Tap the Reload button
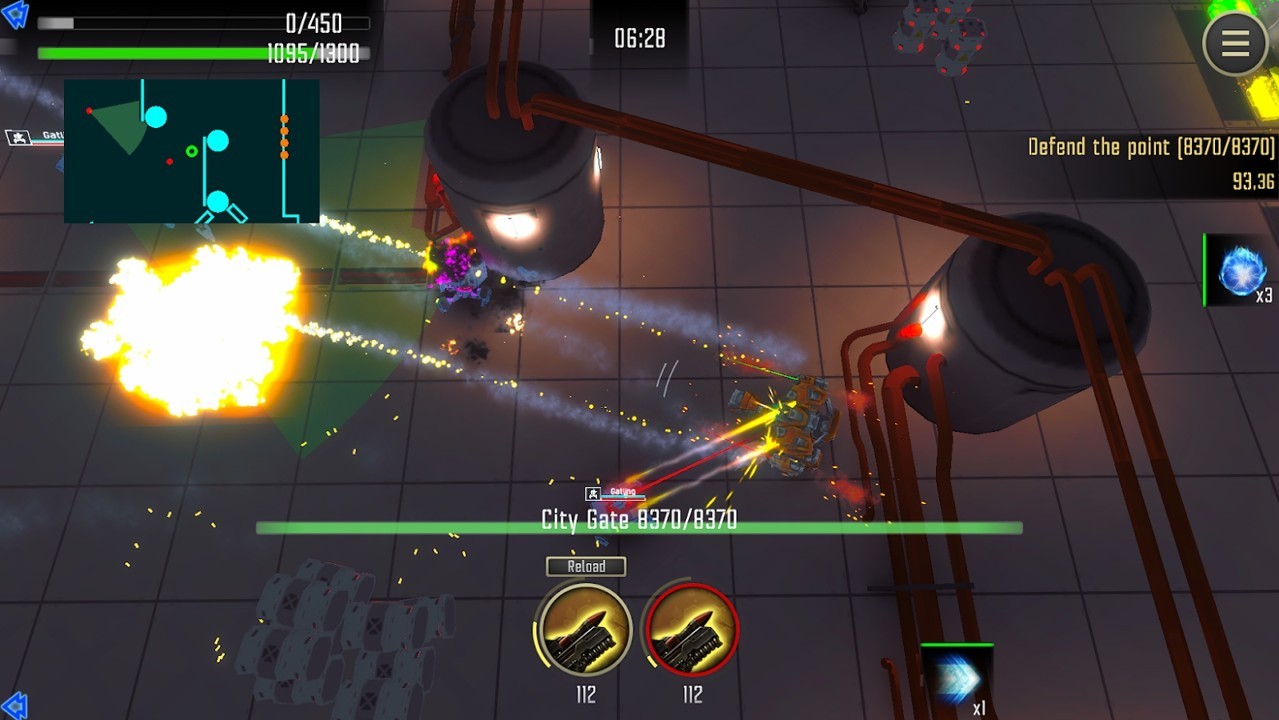The image size is (1279, 720). 586,566
